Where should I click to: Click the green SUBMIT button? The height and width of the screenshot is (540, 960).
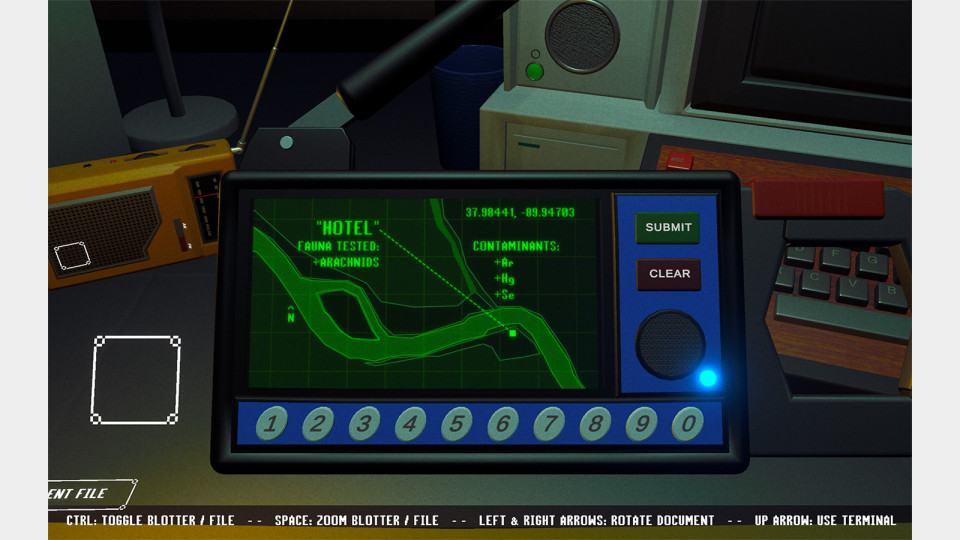668,227
